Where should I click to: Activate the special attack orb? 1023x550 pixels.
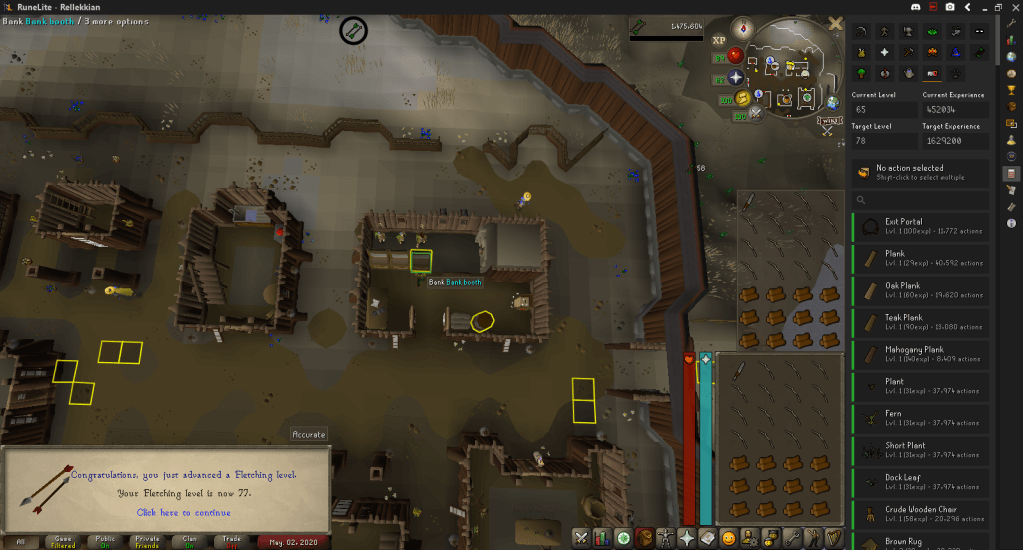tap(758, 112)
